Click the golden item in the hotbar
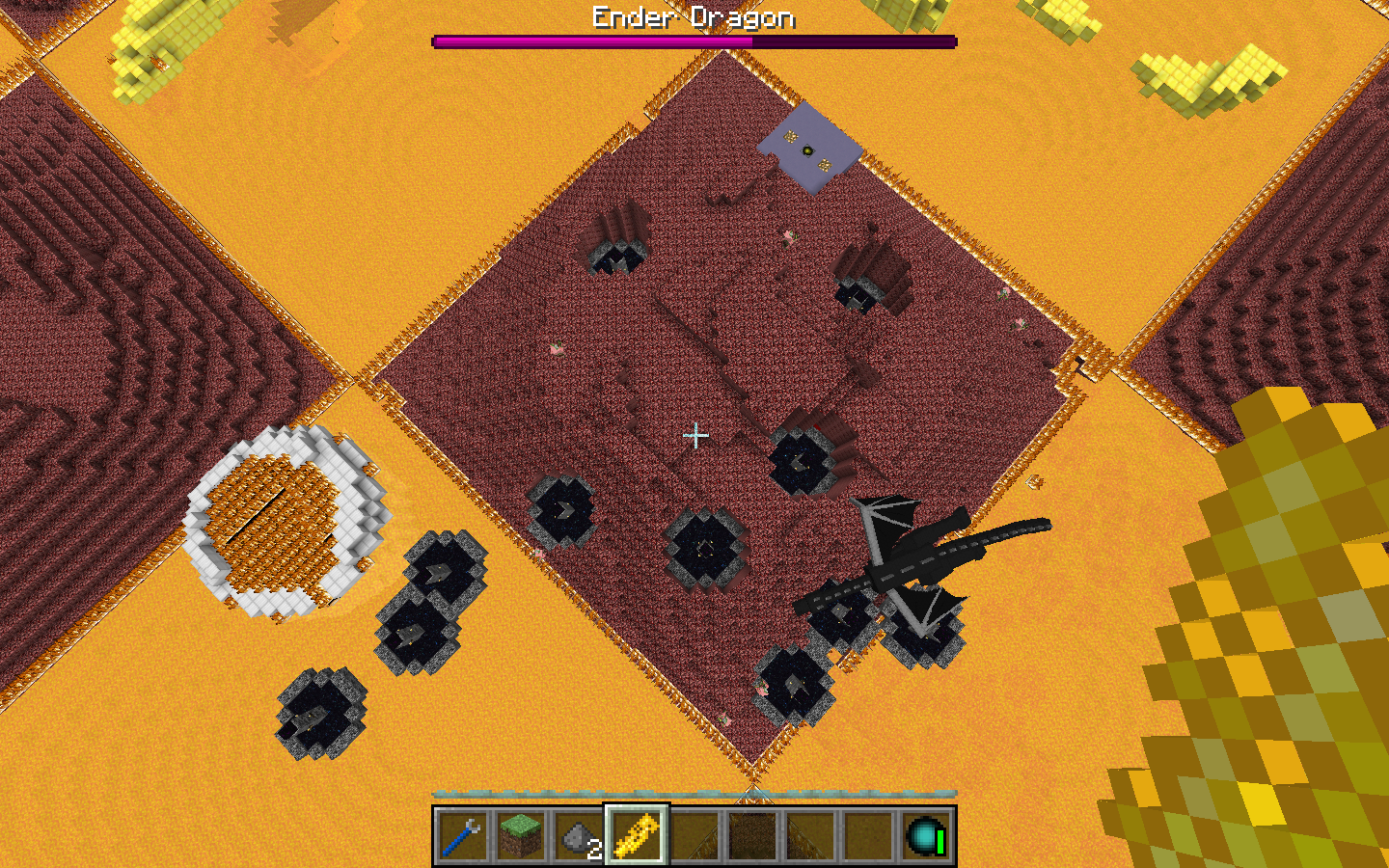 click(x=637, y=835)
